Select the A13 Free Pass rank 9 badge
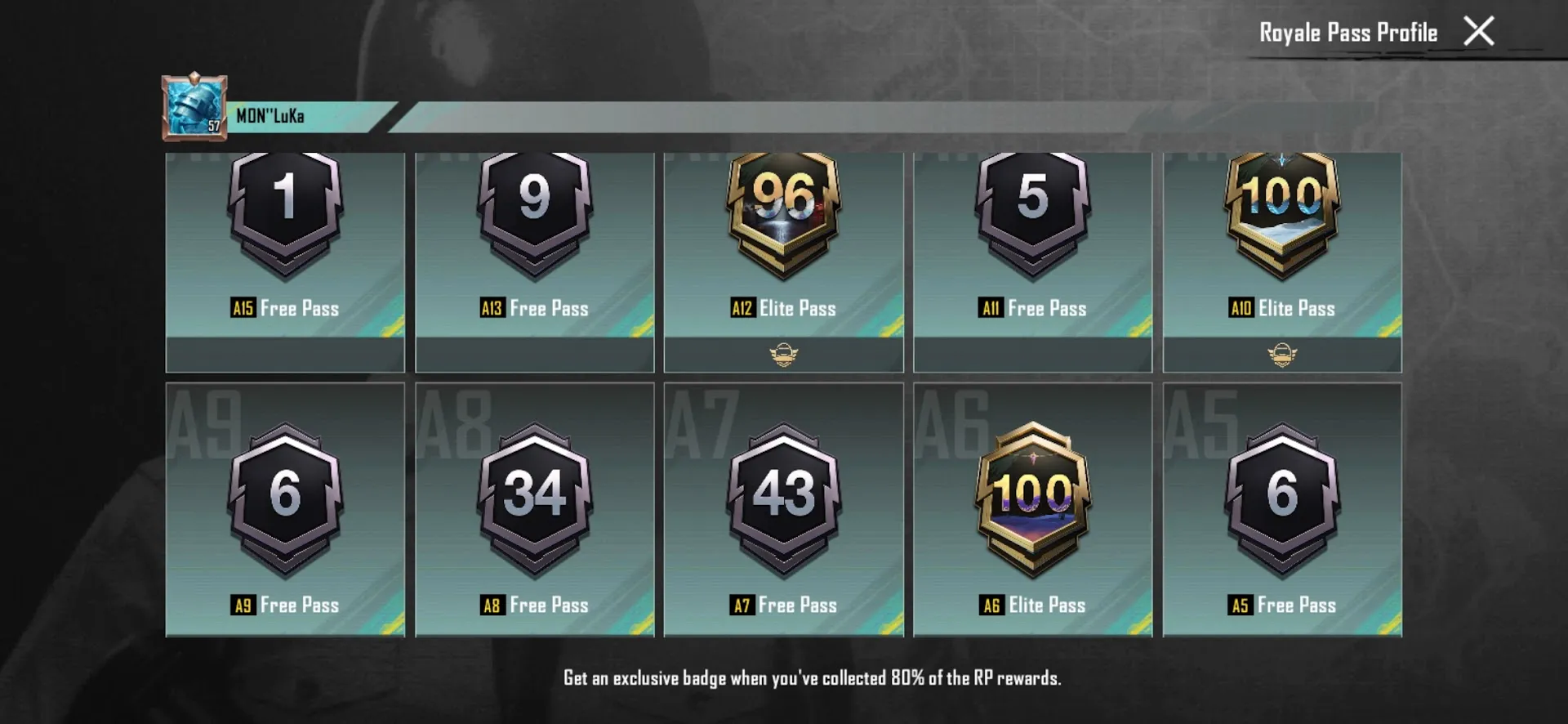Image resolution: width=1568 pixels, height=724 pixels. pyautogui.click(x=533, y=212)
